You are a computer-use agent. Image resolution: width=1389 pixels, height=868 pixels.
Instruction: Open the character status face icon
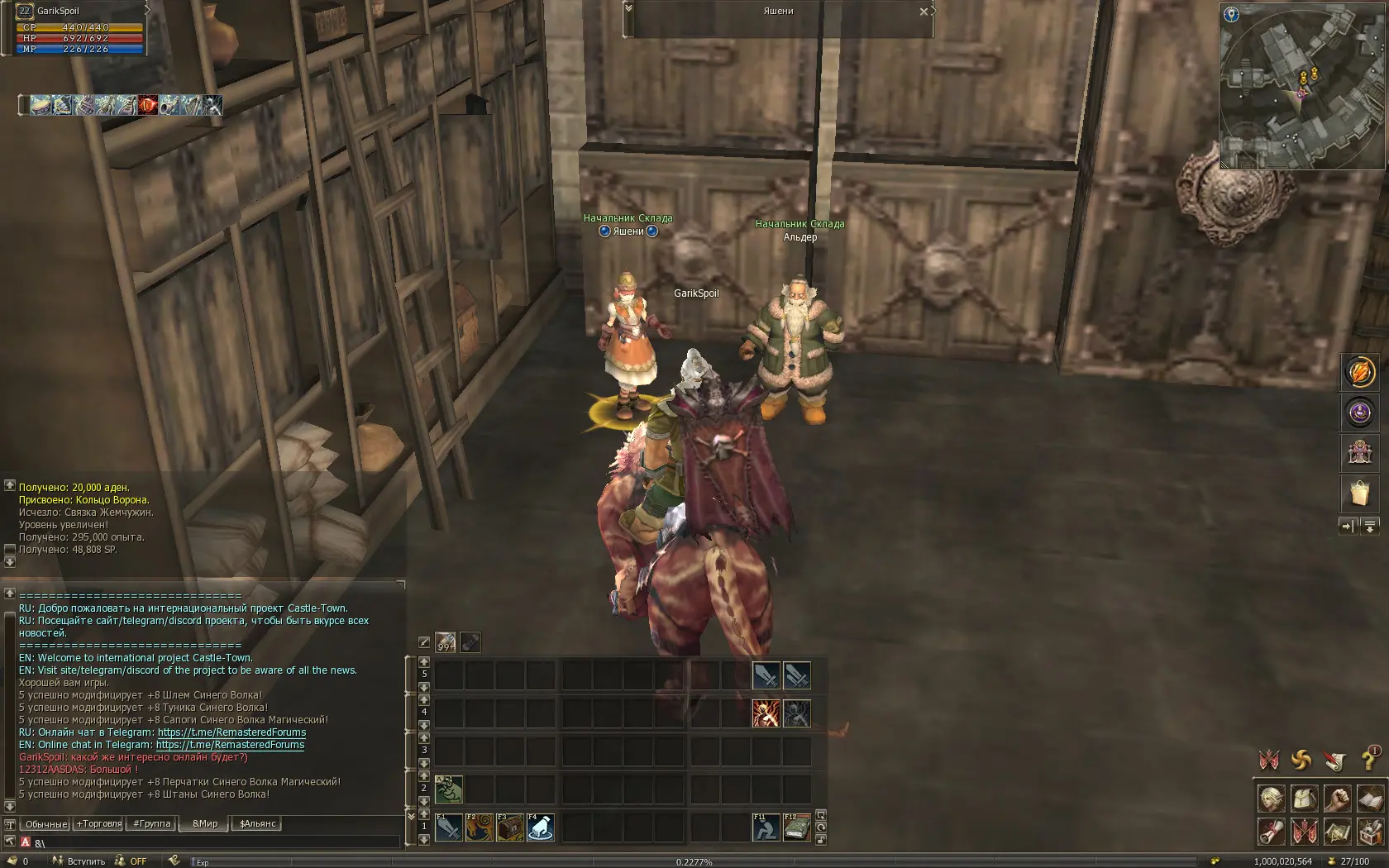click(1272, 798)
